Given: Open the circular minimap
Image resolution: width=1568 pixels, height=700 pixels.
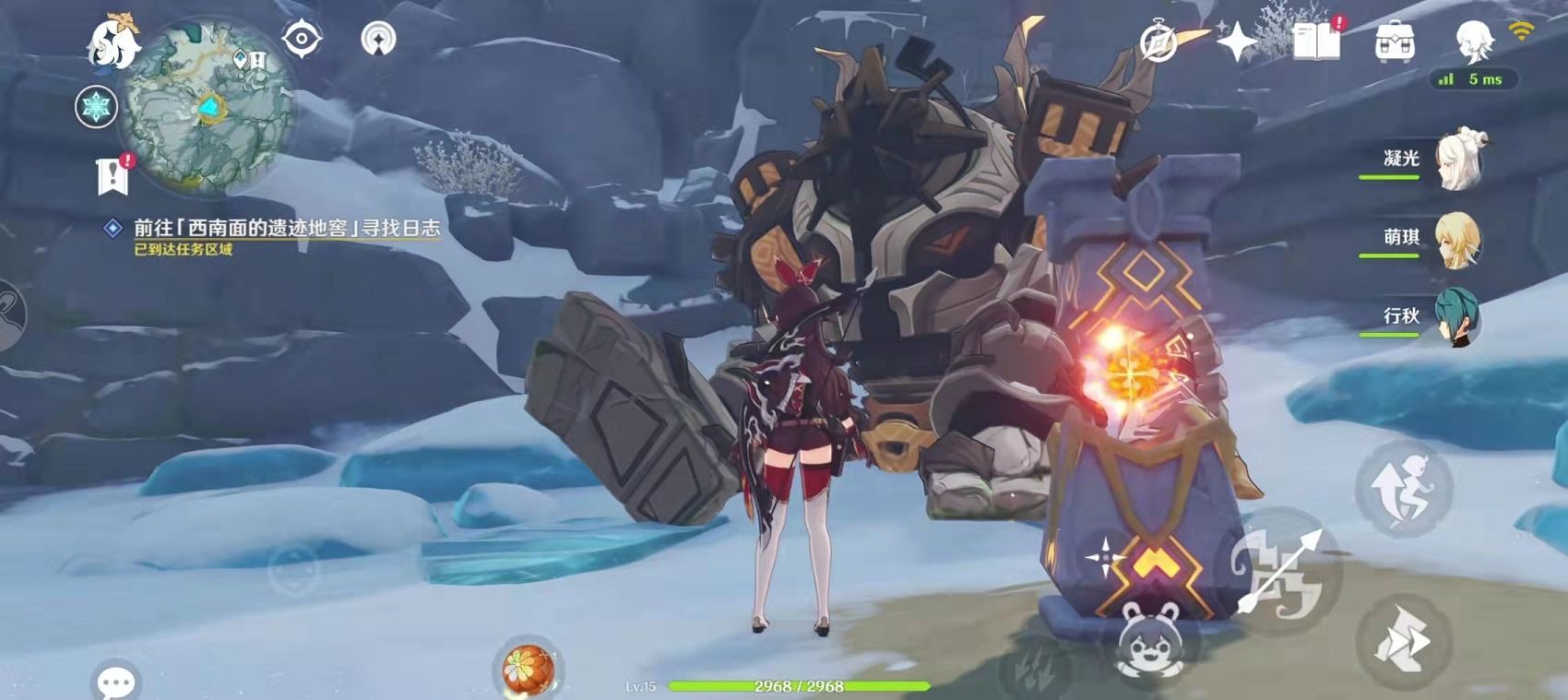Looking at the screenshot, I should point(211,109).
